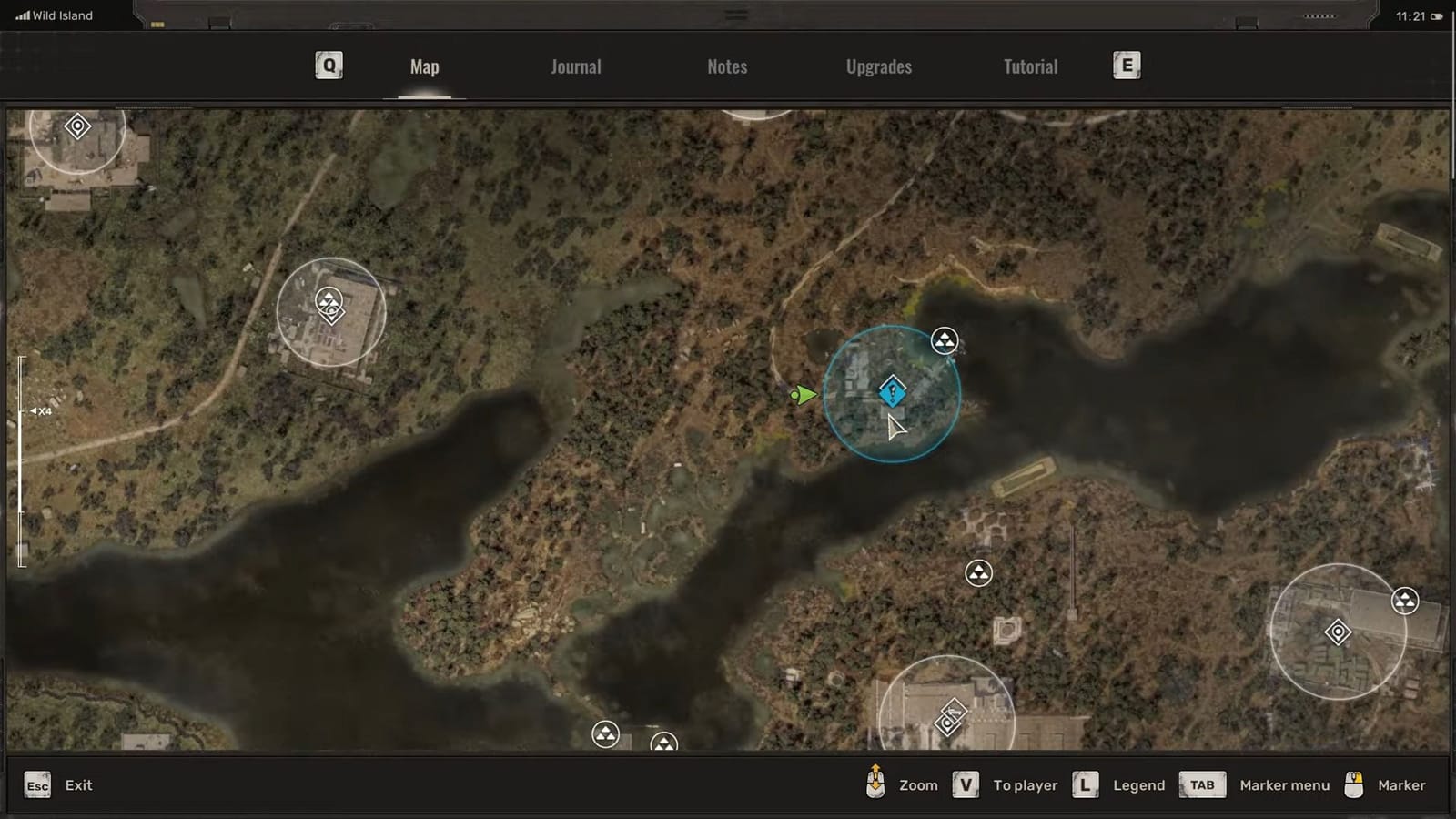Image resolution: width=1456 pixels, height=819 pixels.
Task: Open the Legend via its label
Action: click(1138, 784)
